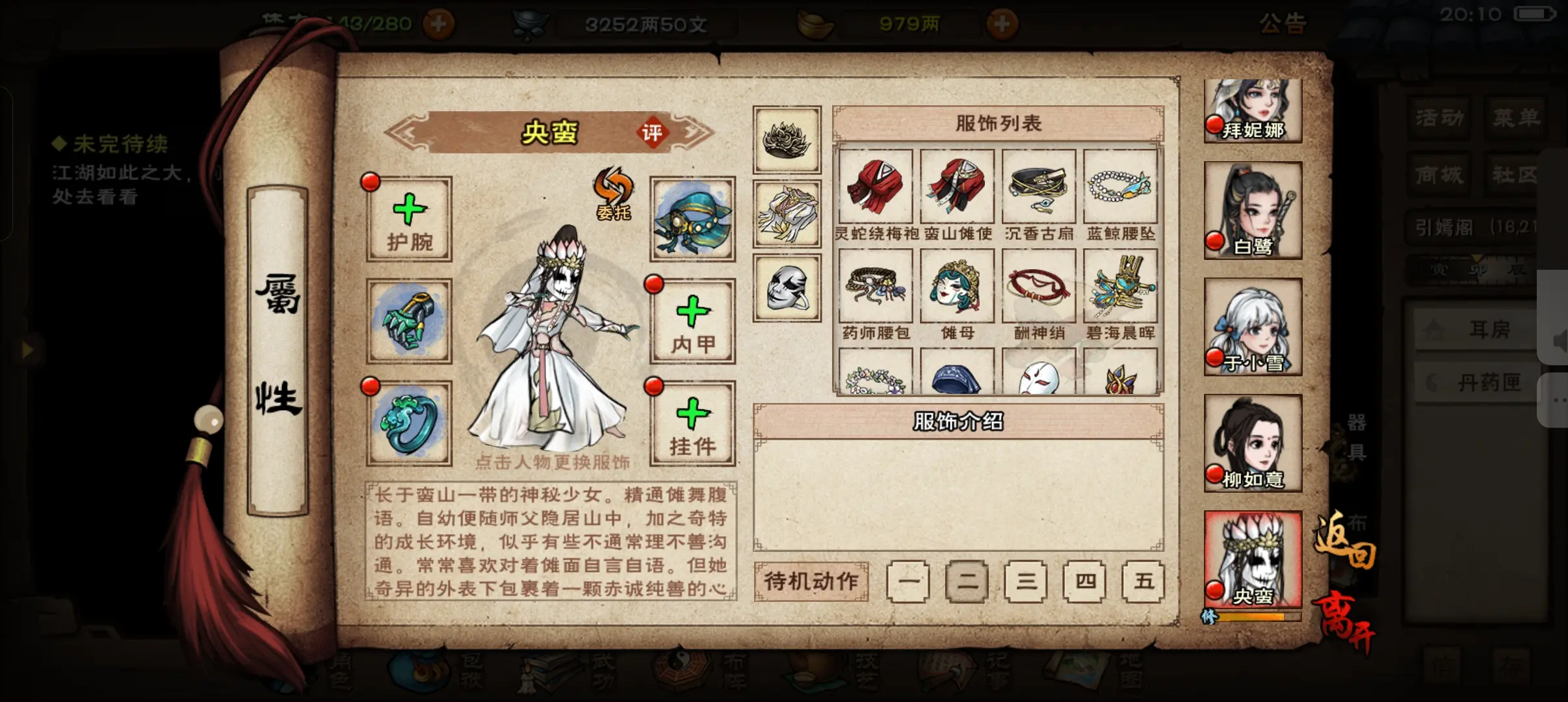
Task: Choose the 蛮山傩使 outfit
Action: (957, 187)
